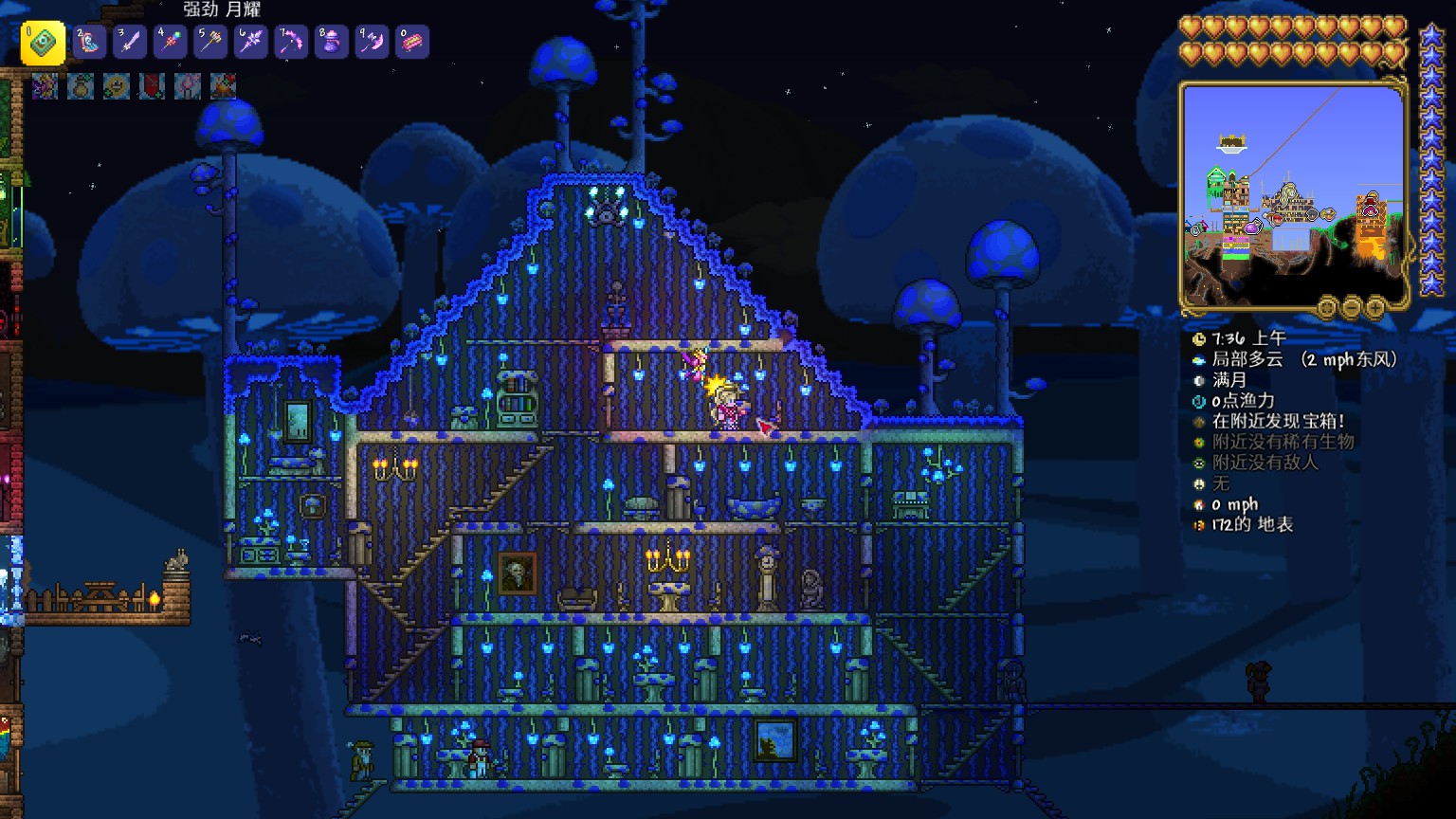Select the purple sack in hotbar slot 8
Screen dimensions: 1456x819
[x=332, y=42]
